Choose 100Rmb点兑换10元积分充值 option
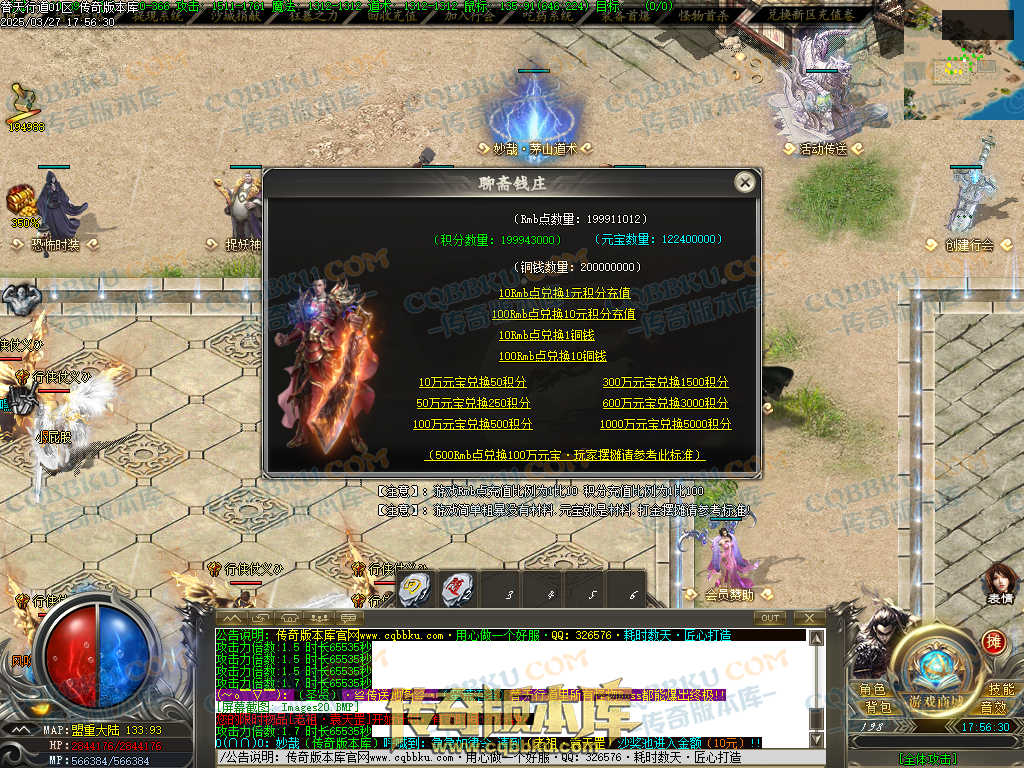 click(564, 314)
